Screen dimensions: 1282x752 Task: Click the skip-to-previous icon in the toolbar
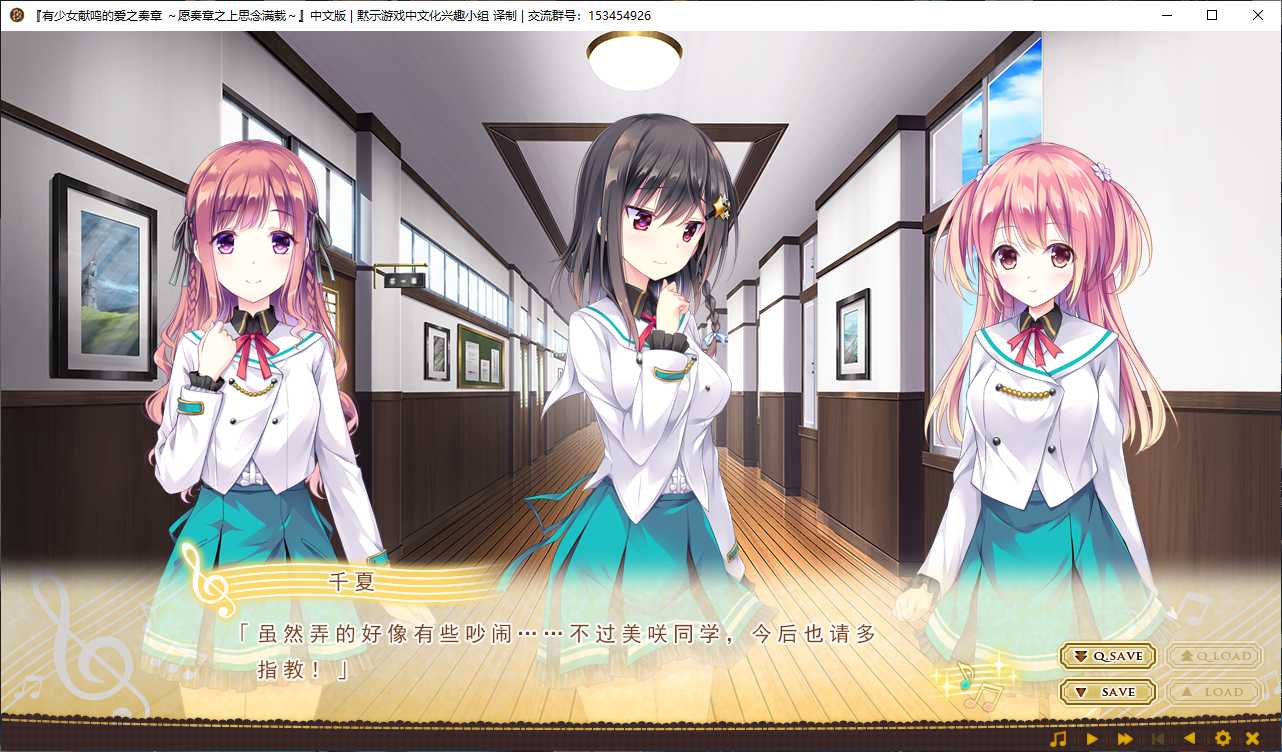pos(1158,738)
